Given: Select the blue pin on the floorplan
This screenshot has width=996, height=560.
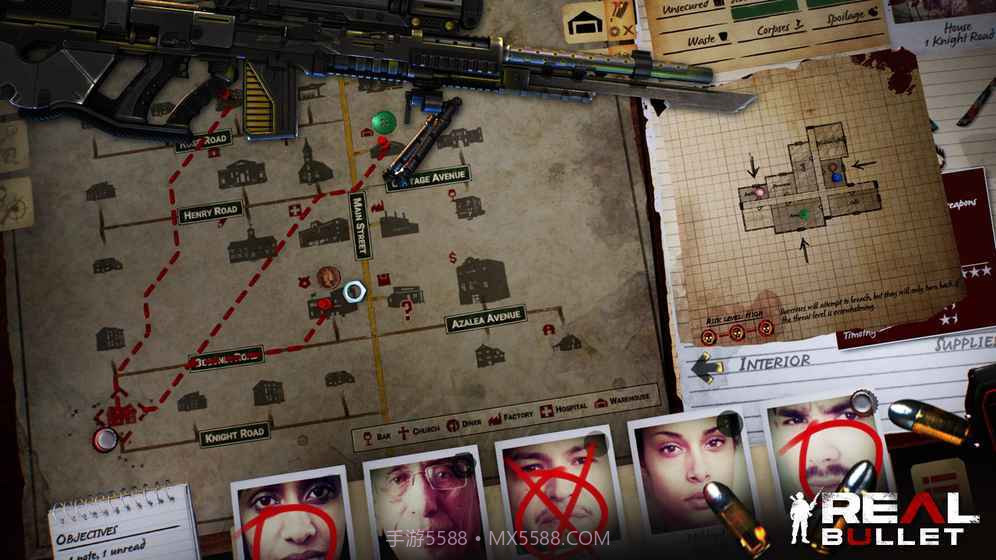Looking at the screenshot, I should (x=837, y=176).
